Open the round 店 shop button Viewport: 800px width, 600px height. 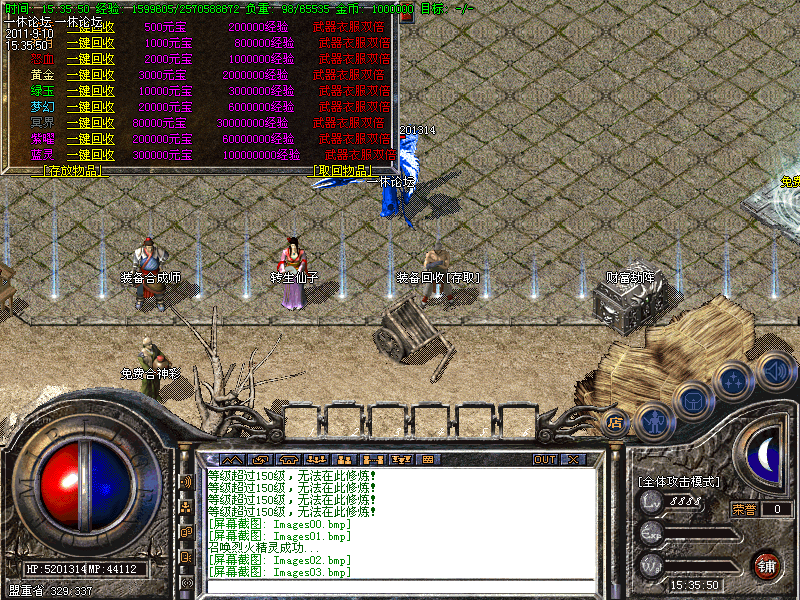click(616, 422)
